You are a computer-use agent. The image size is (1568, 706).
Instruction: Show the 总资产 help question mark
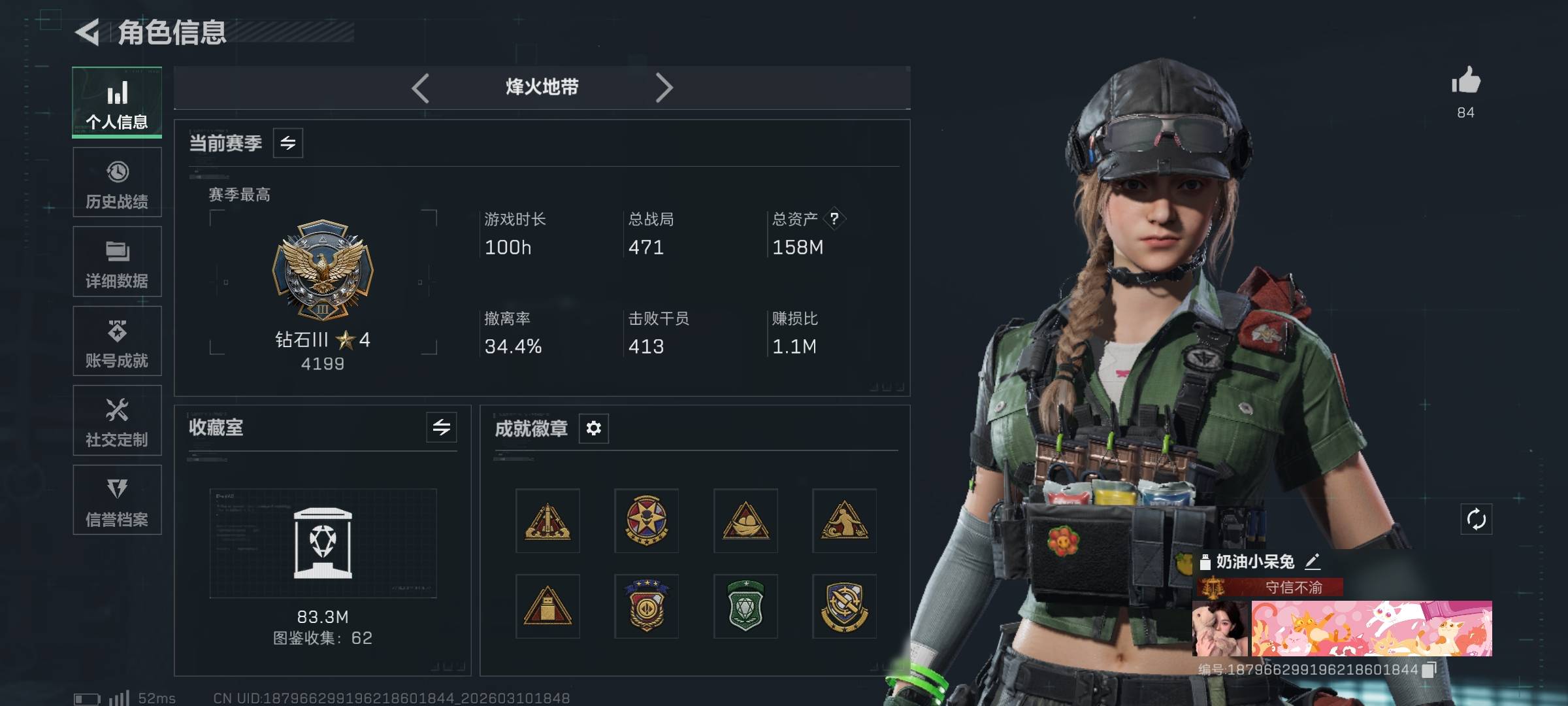pyautogui.click(x=834, y=218)
